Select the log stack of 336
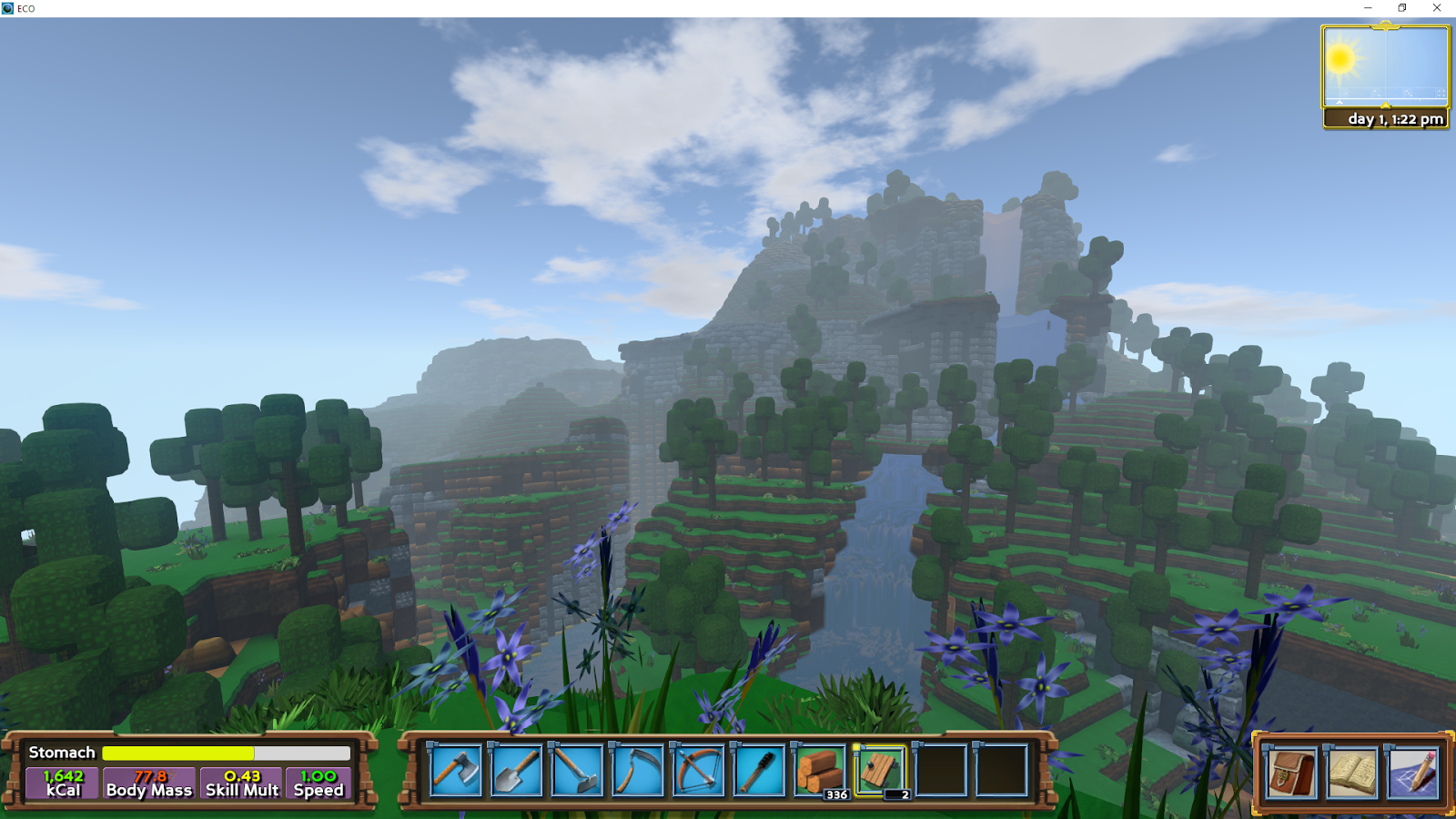The height and width of the screenshot is (819, 1456). (x=820, y=771)
